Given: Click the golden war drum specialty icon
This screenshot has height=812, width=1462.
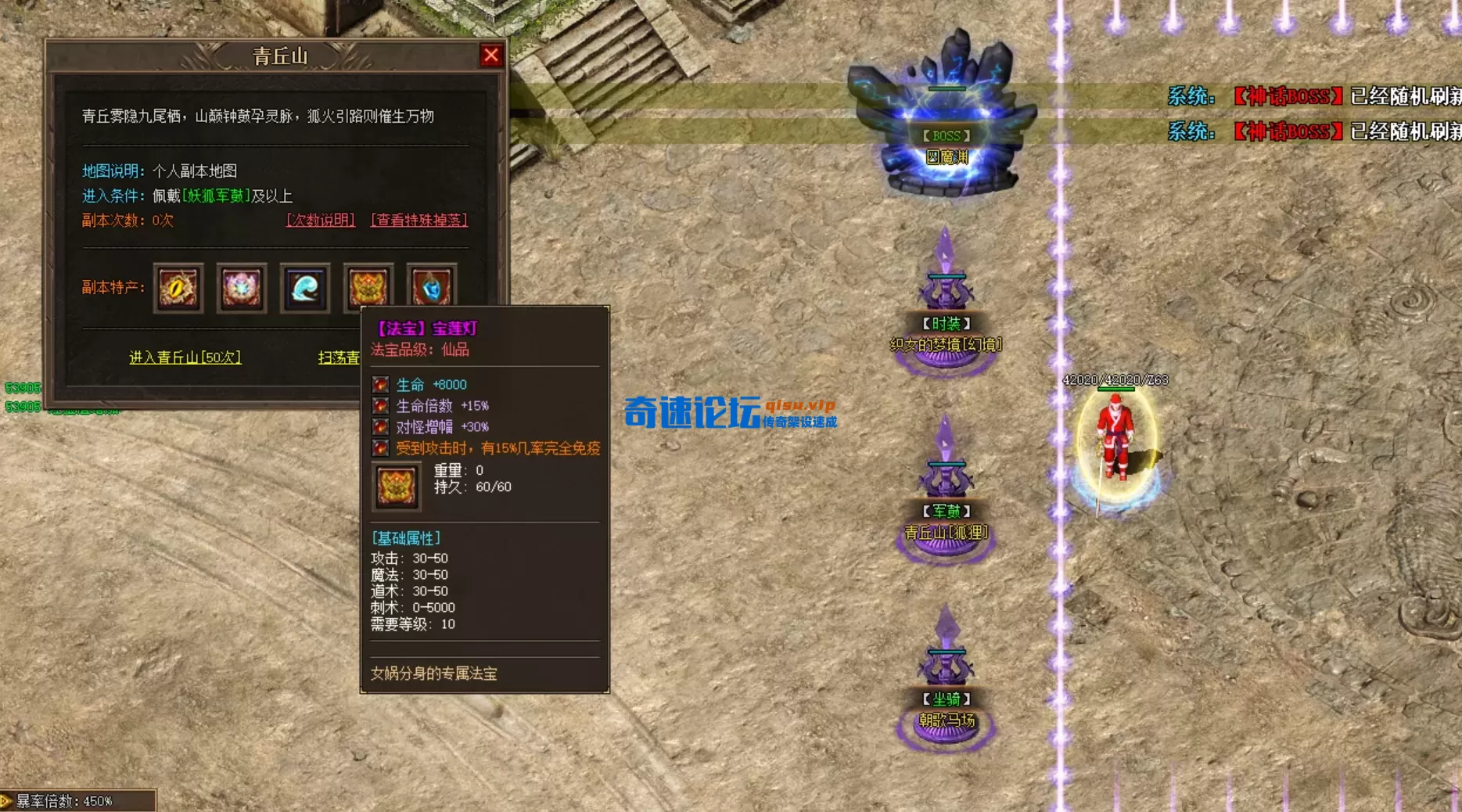Looking at the screenshot, I should 368,288.
